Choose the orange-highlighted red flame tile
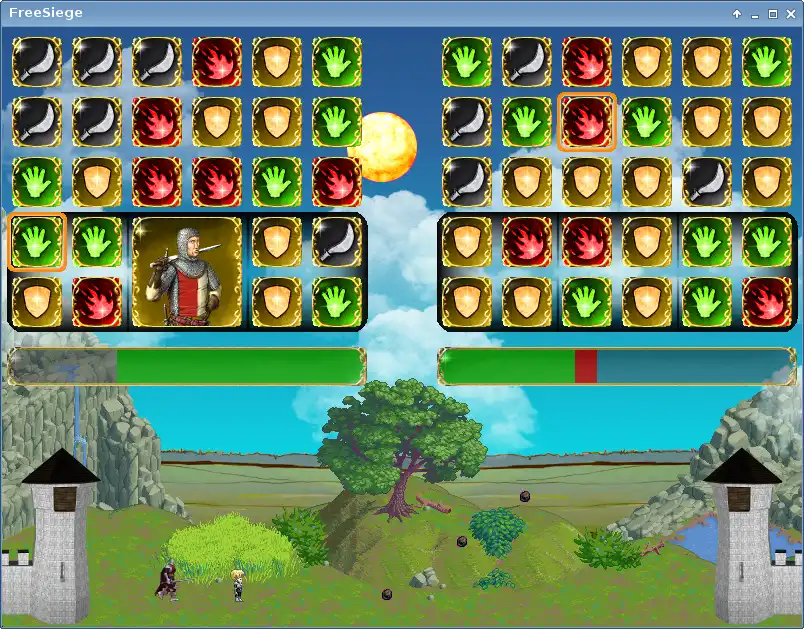 point(586,122)
